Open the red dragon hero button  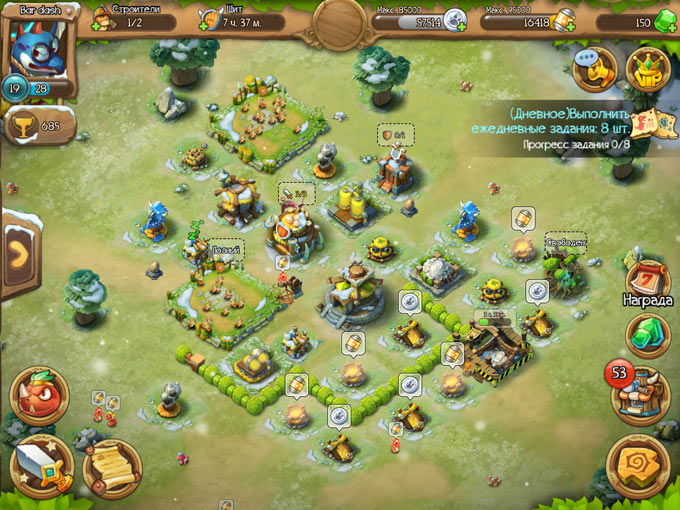[40, 395]
